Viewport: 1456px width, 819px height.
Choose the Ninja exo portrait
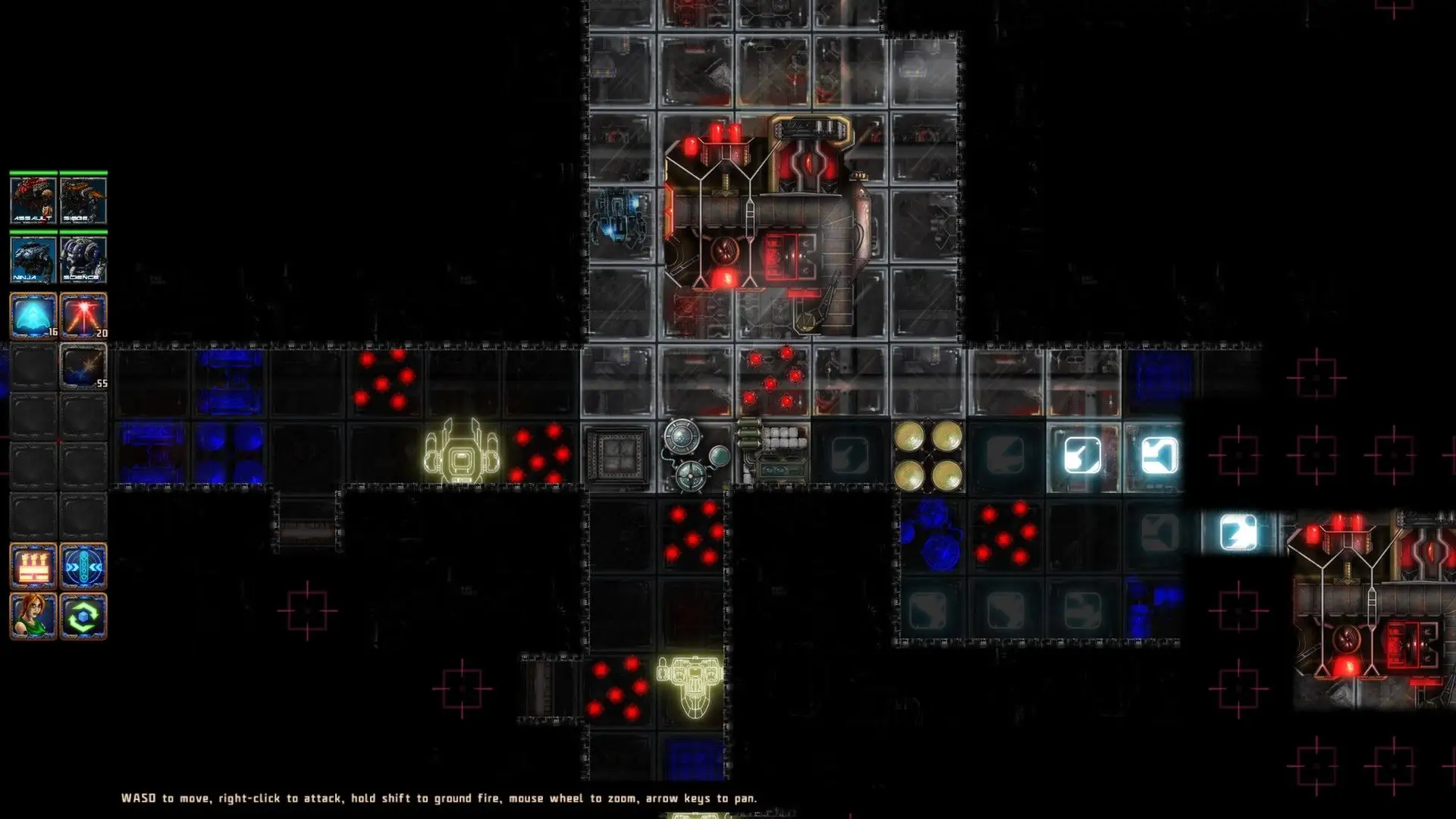pos(33,259)
